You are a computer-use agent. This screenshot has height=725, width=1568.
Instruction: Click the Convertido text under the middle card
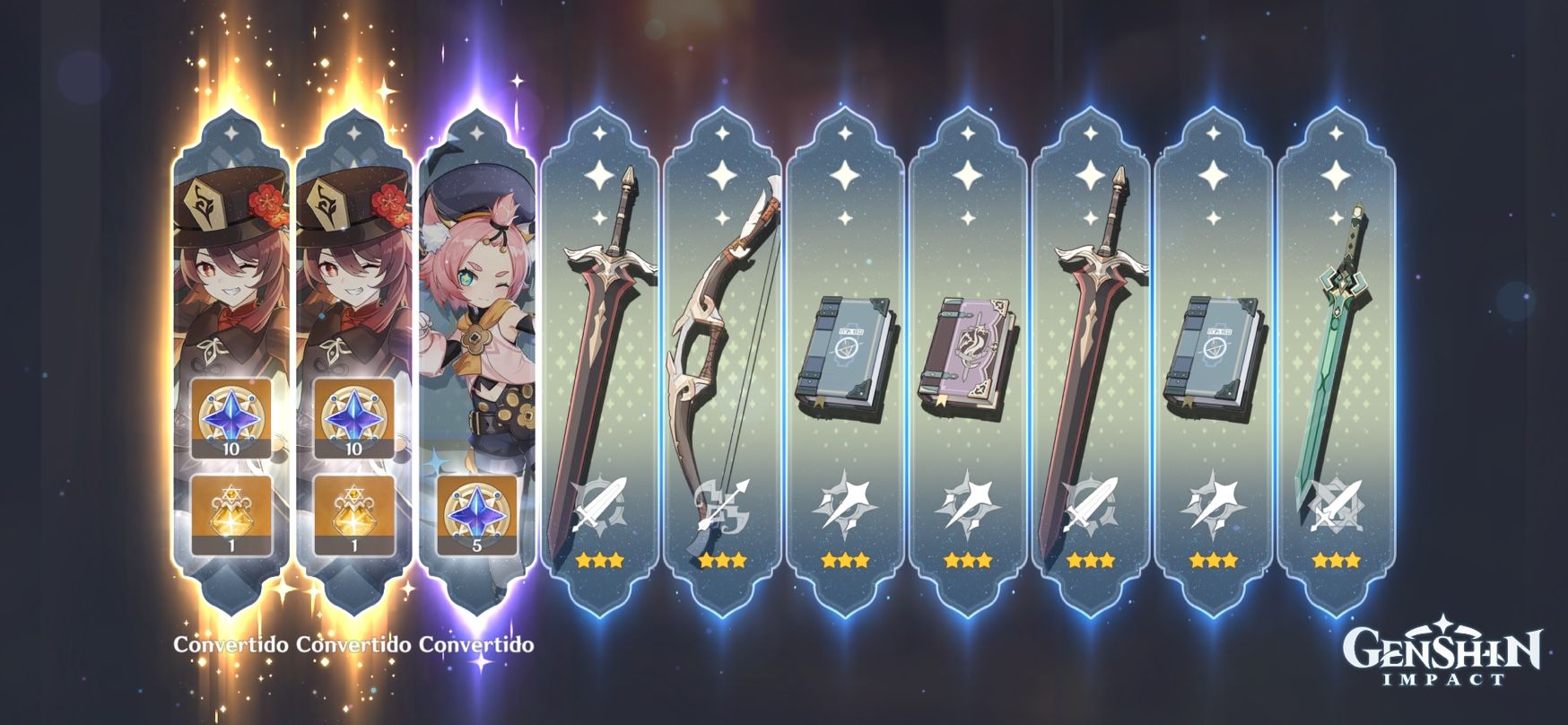353,644
